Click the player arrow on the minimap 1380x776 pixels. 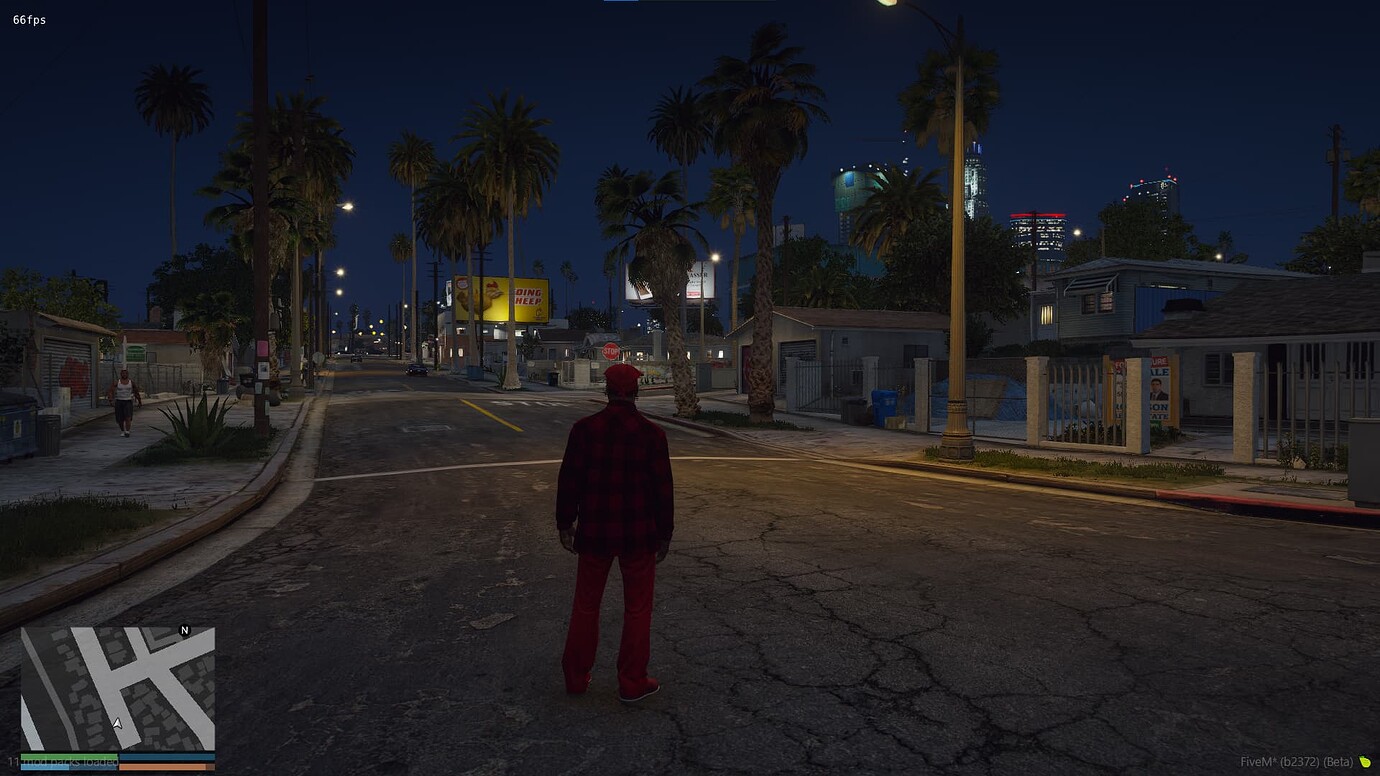click(117, 723)
